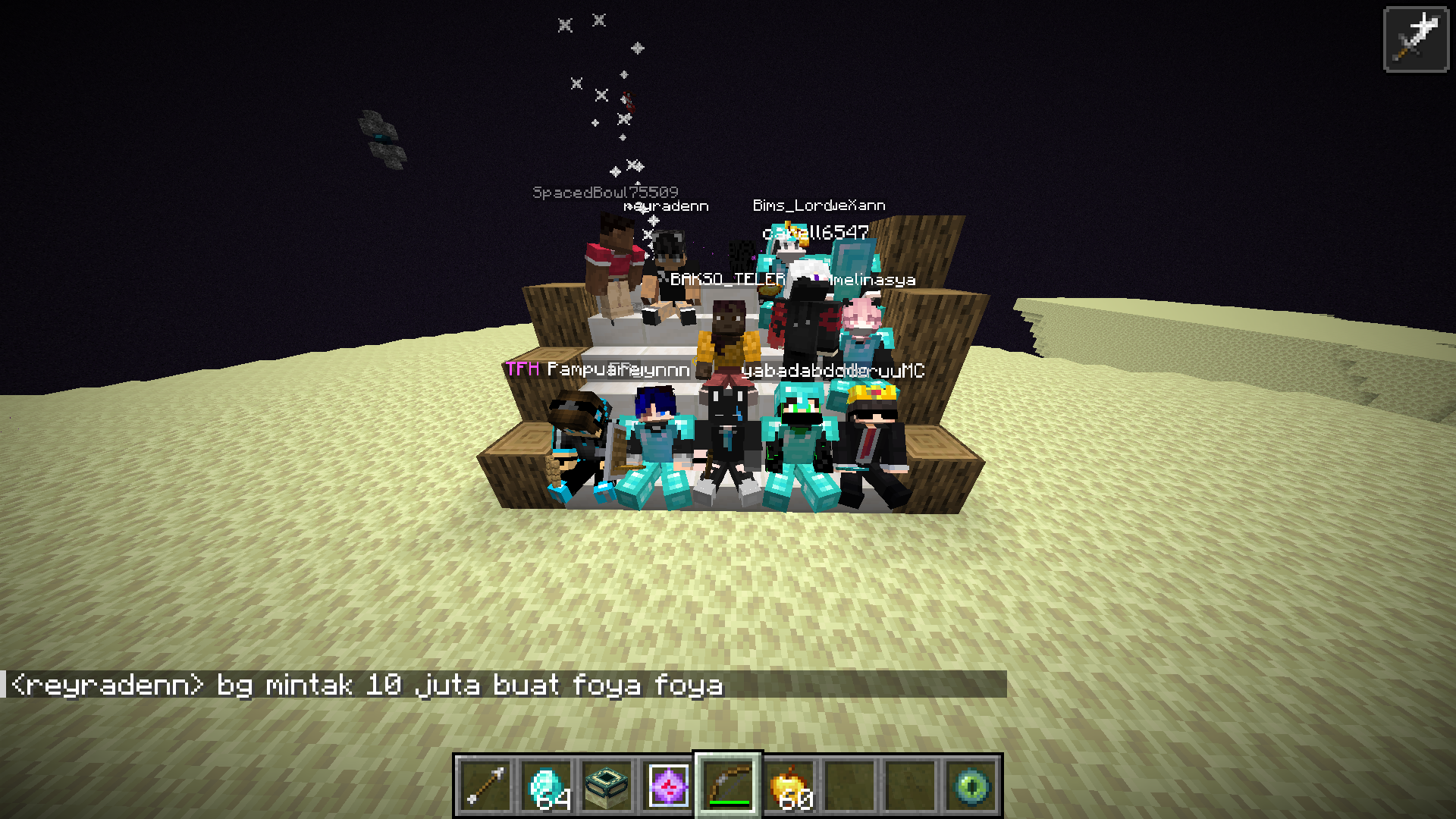1456x819 pixels.
Task: Select the arrow hotbar slot
Action: point(485,786)
